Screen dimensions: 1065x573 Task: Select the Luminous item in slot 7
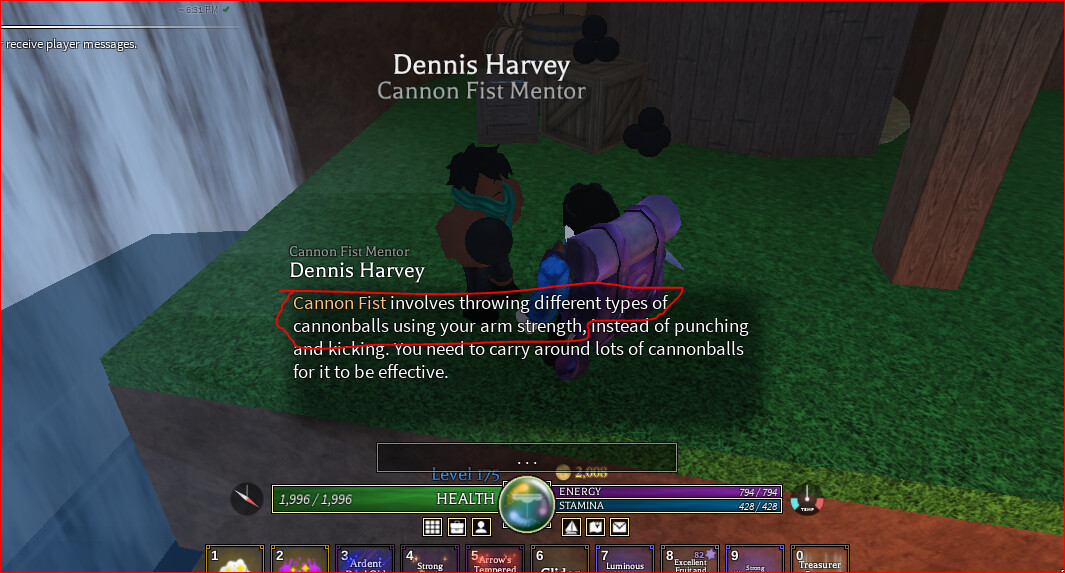coord(625,560)
